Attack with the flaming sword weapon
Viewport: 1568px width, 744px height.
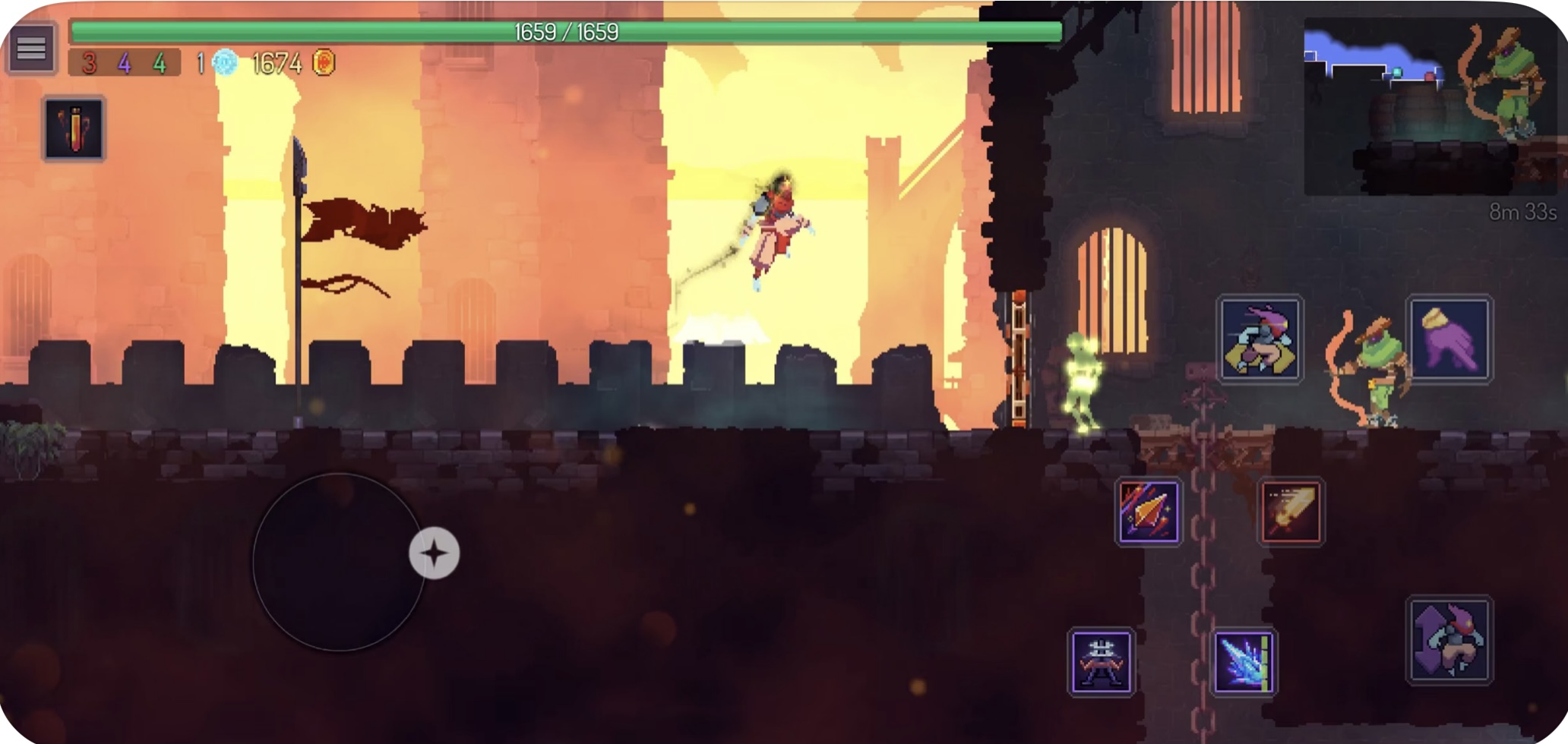[x=1291, y=512]
